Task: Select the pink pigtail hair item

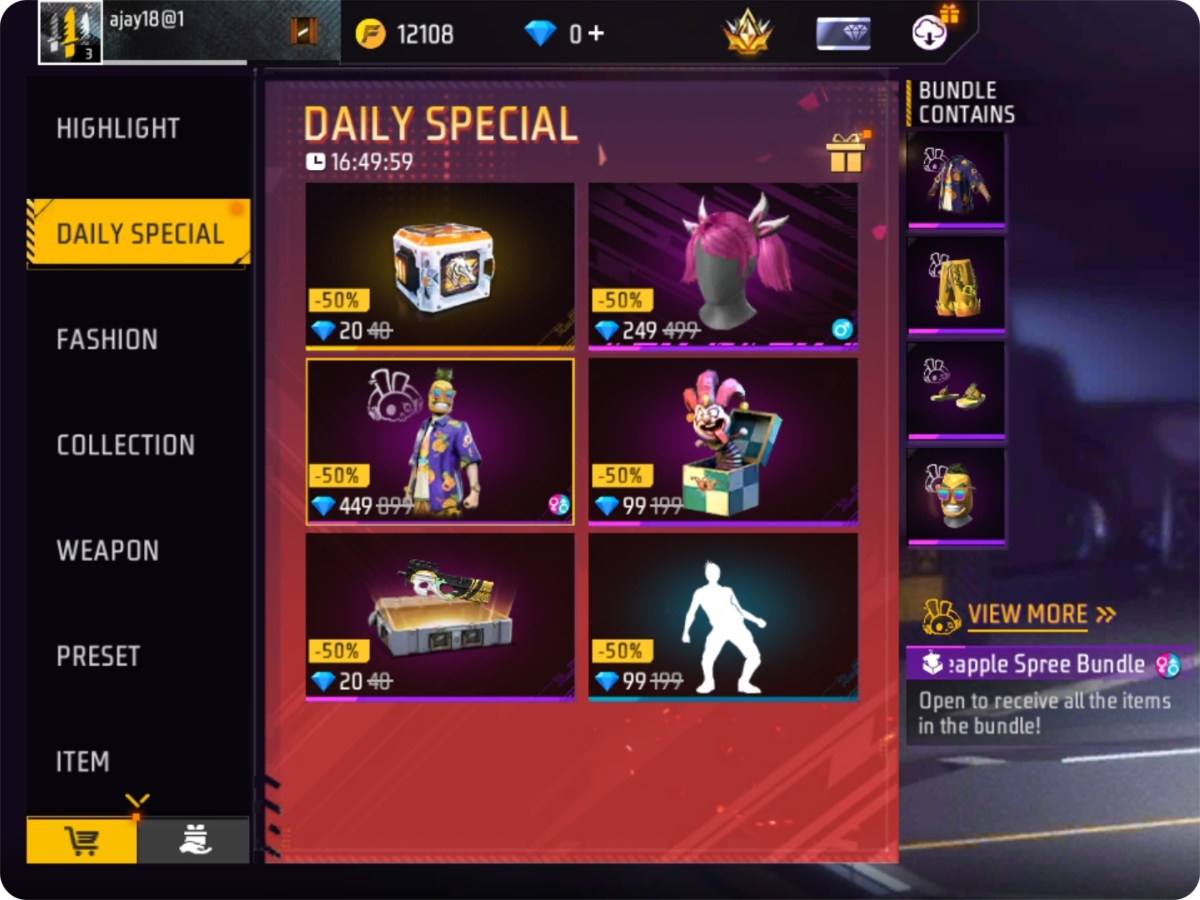Action: pos(723,264)
